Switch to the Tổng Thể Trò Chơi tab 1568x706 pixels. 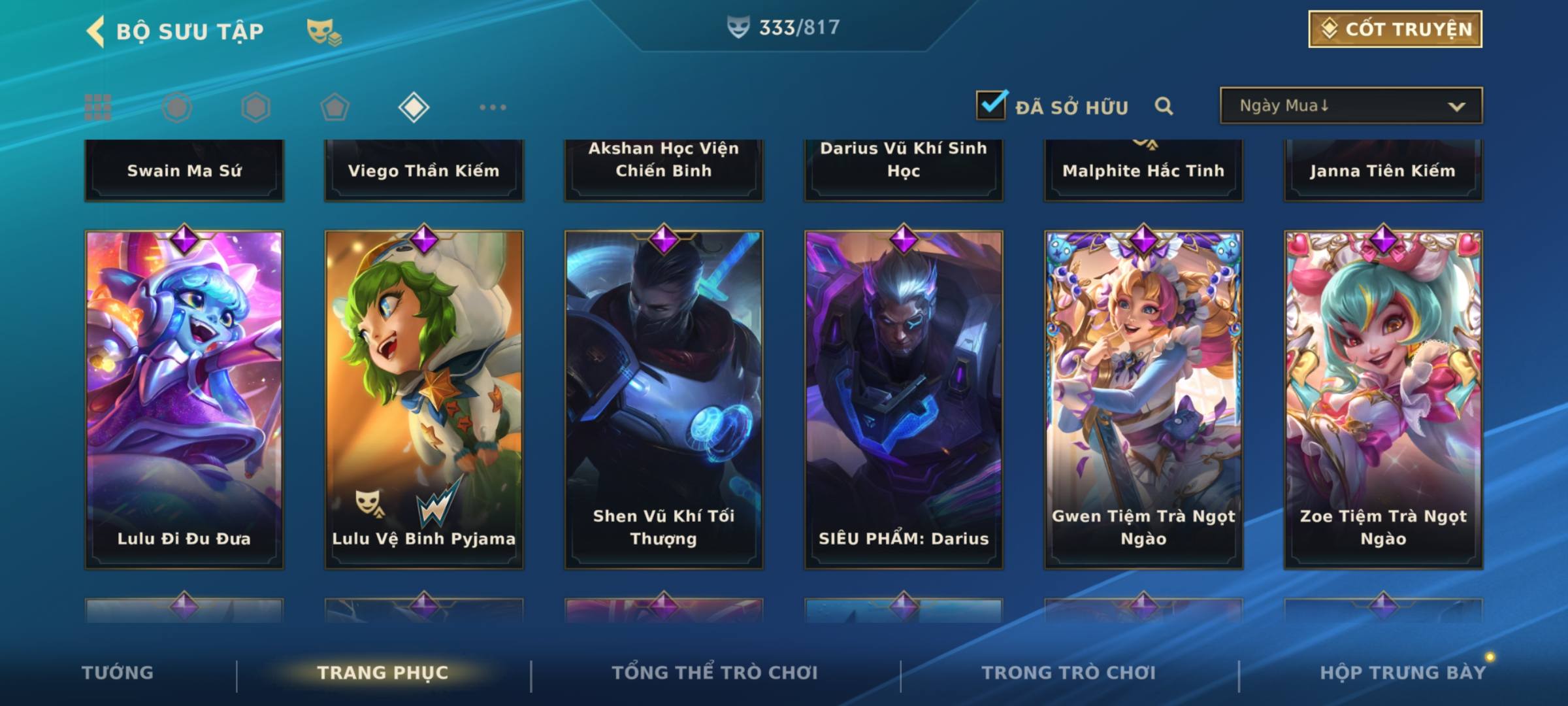pos(715,673)
